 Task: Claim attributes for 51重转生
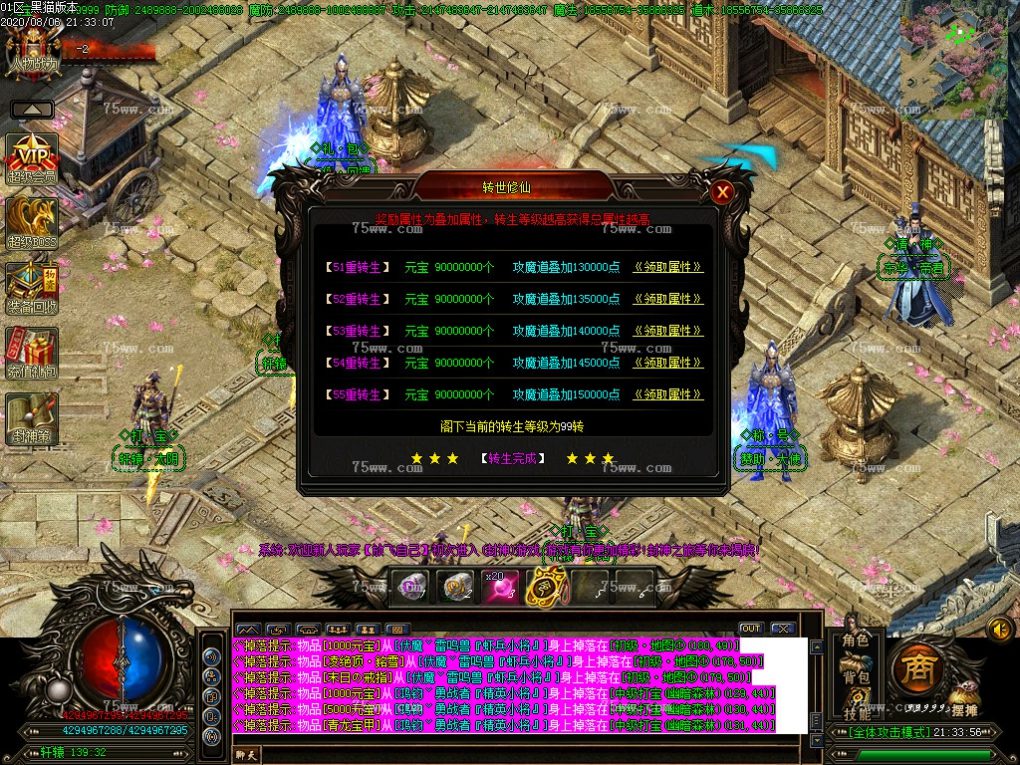click(x=667, y=267)
